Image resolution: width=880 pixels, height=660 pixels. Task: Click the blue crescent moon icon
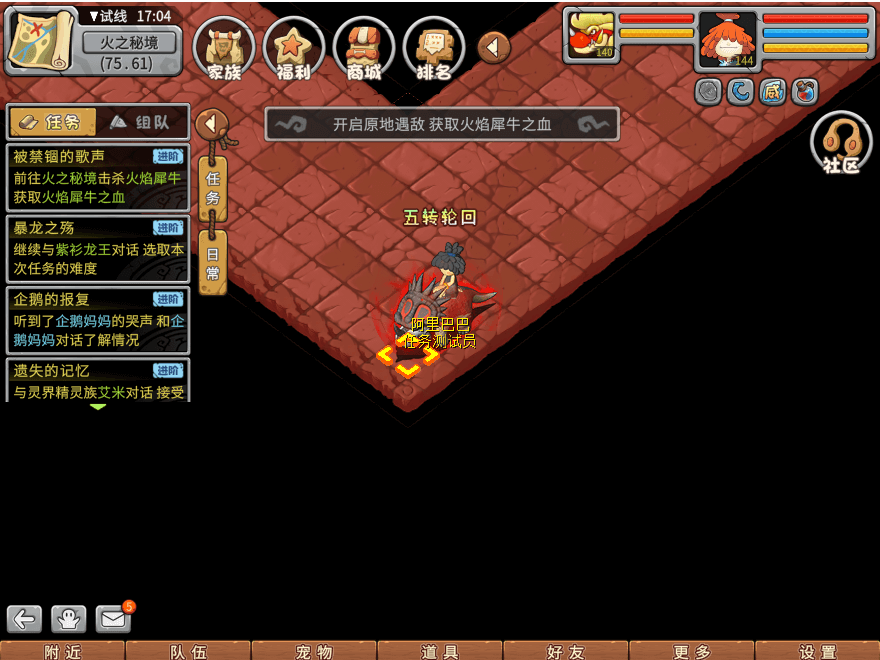tap(740, 92)
